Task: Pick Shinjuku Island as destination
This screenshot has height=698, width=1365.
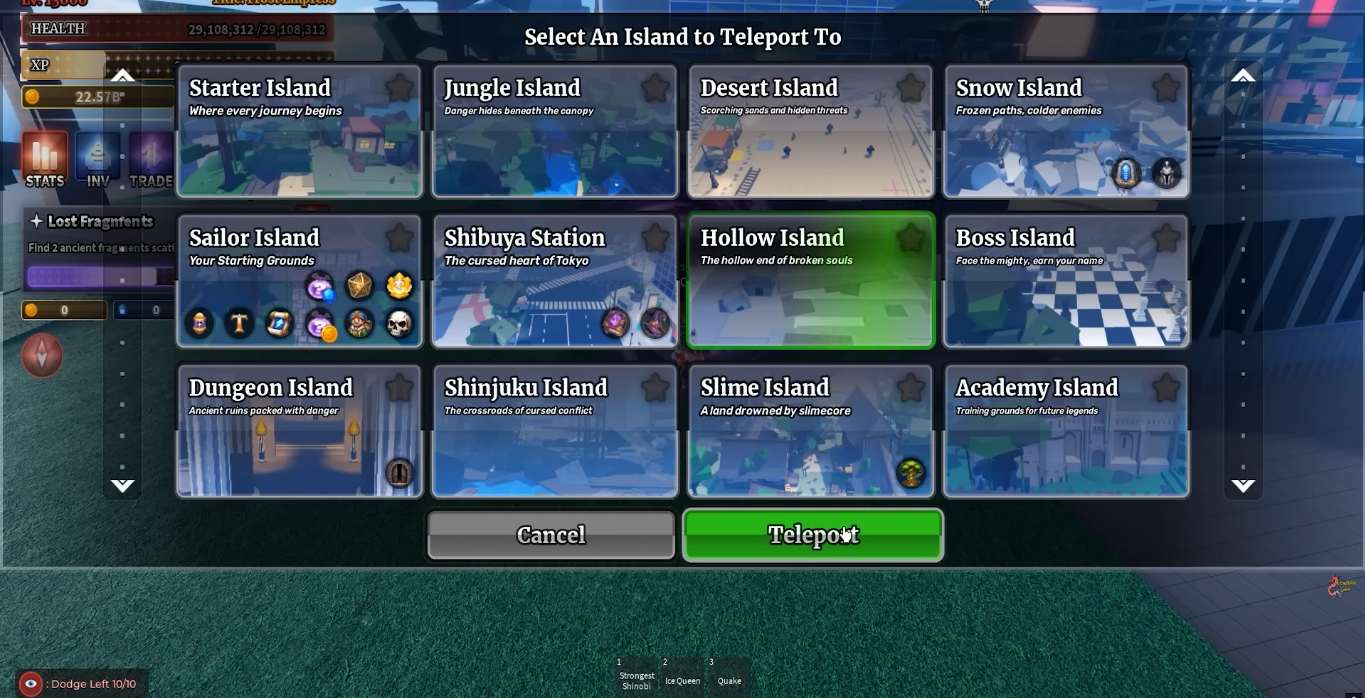Action: [555, 440]
